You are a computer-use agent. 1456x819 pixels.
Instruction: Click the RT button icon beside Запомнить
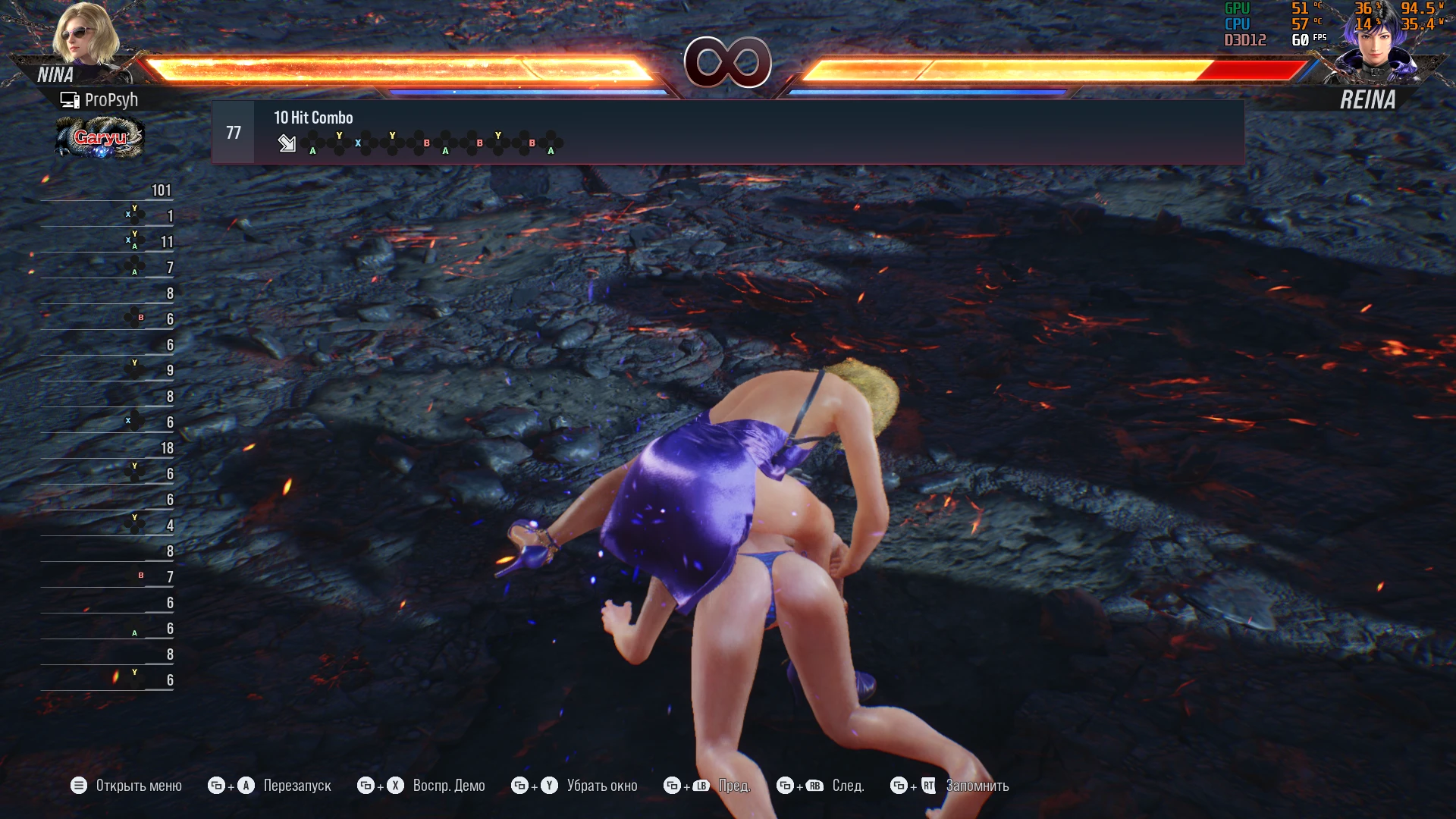tap(928, 786)
